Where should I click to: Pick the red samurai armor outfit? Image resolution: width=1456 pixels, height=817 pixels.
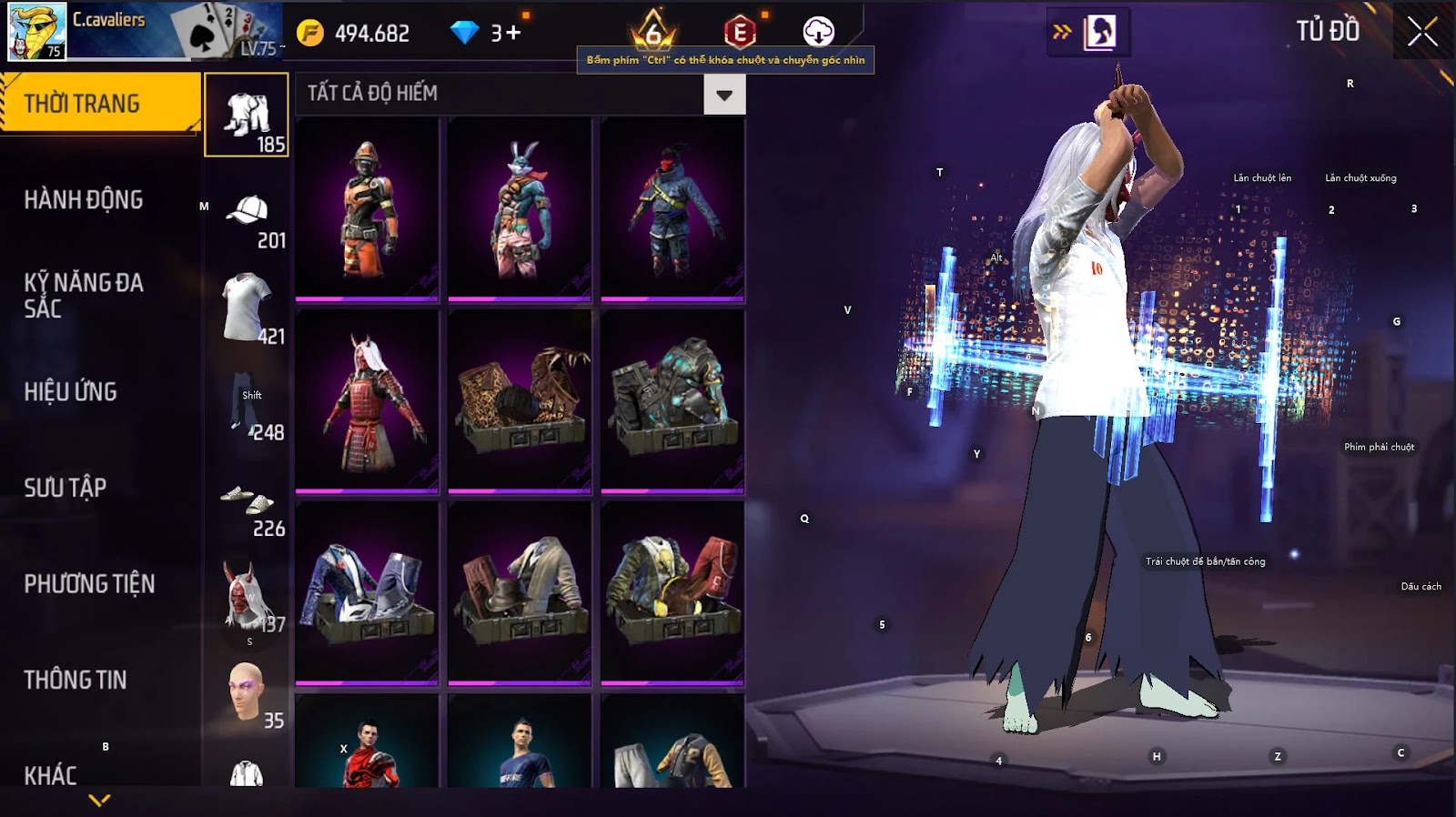367,401
